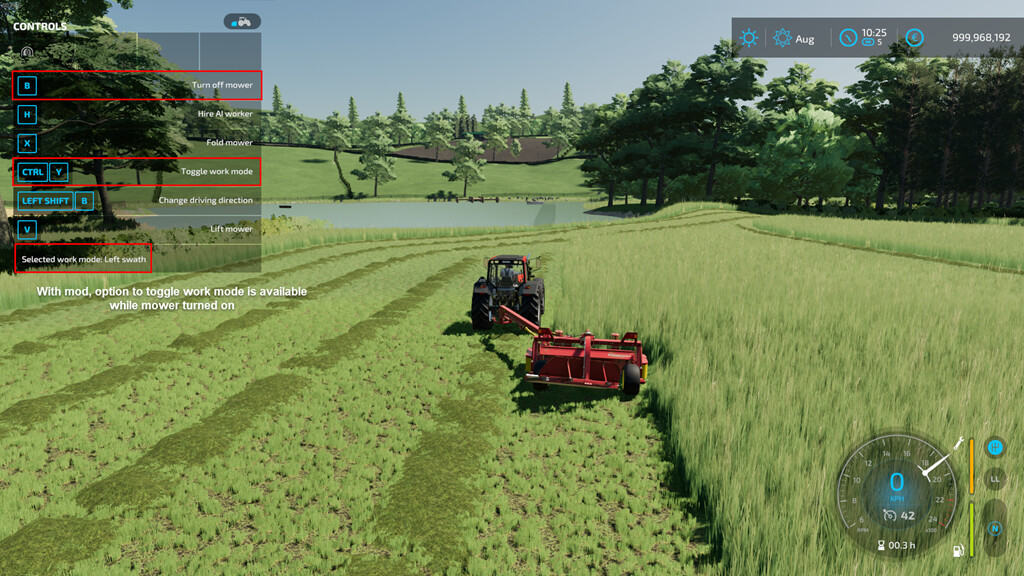1024x576 pixels.
Task: Select the LL gear group indicator
Action: click(x=994, y=479)
